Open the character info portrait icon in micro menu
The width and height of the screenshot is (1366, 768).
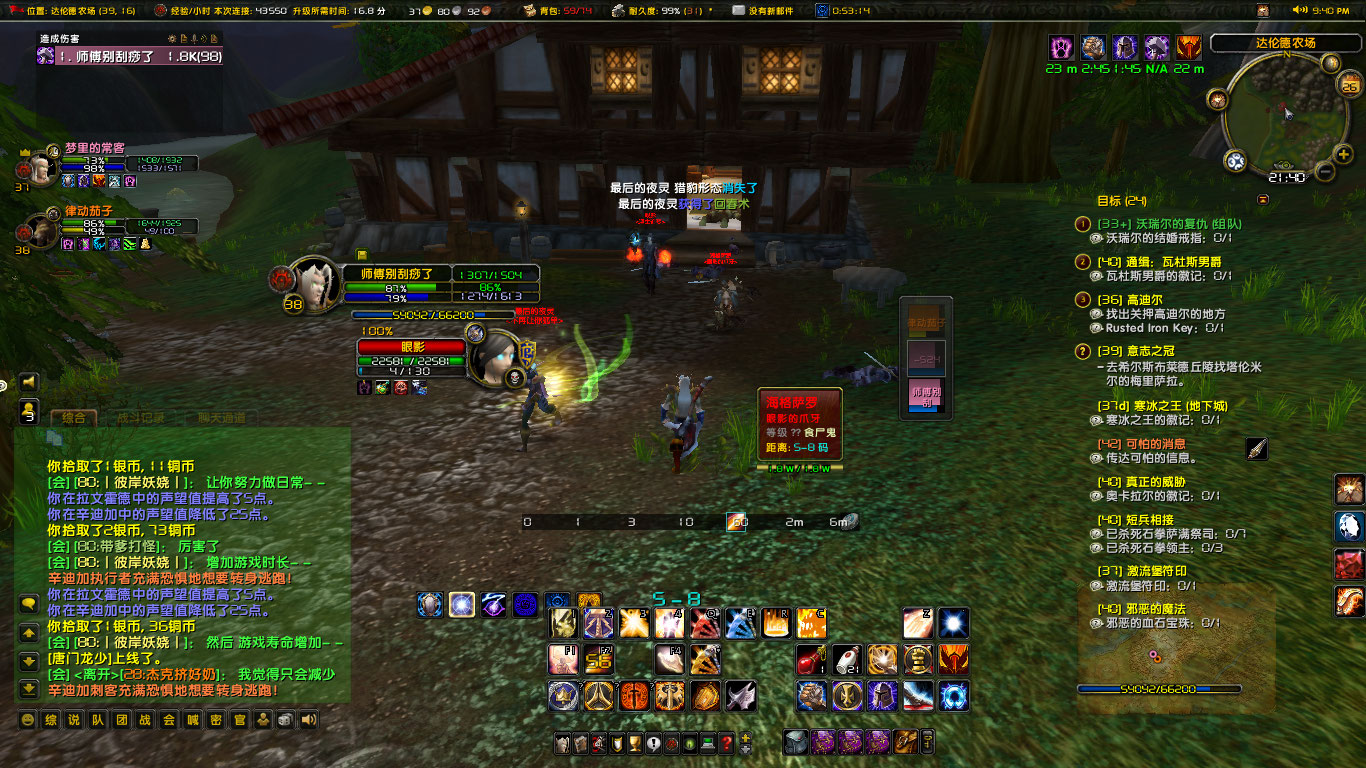tap(560, 744)
